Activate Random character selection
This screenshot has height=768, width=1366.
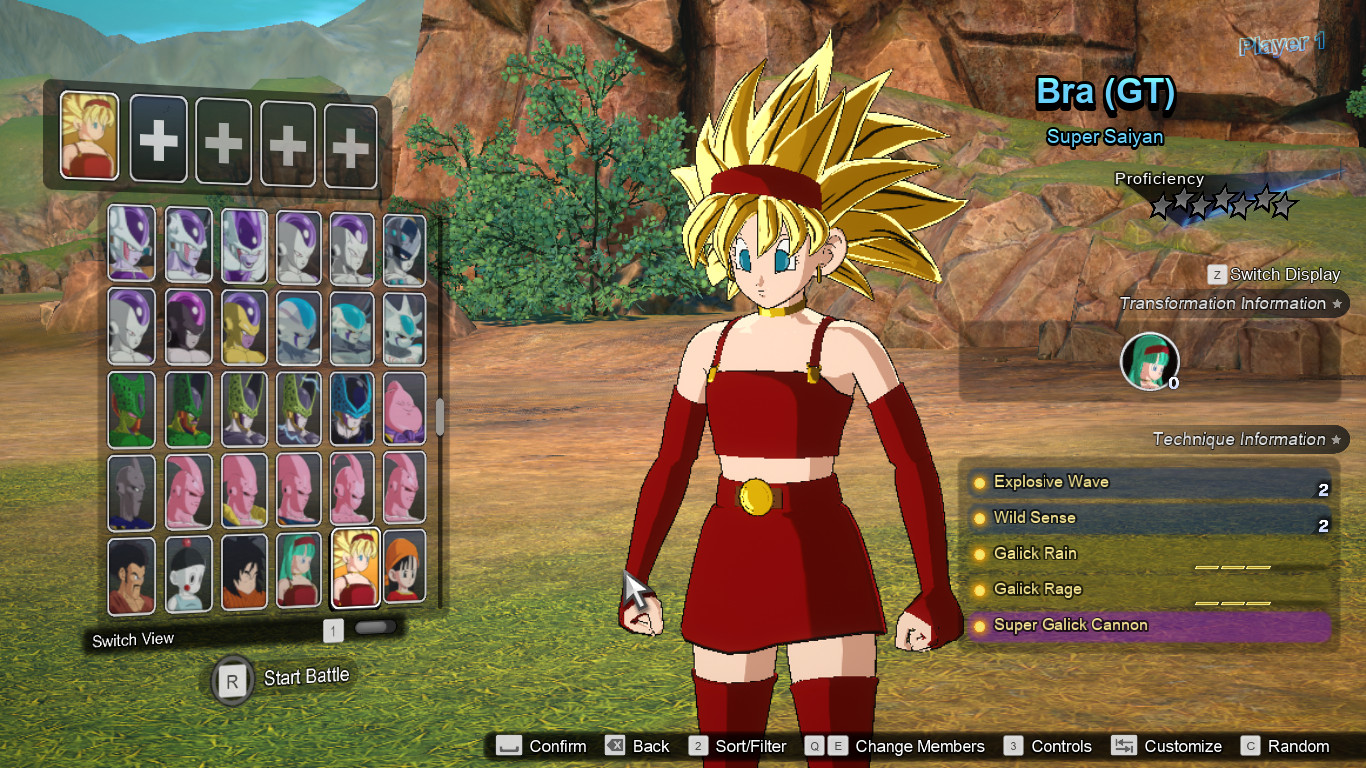tap(1300, 746)
